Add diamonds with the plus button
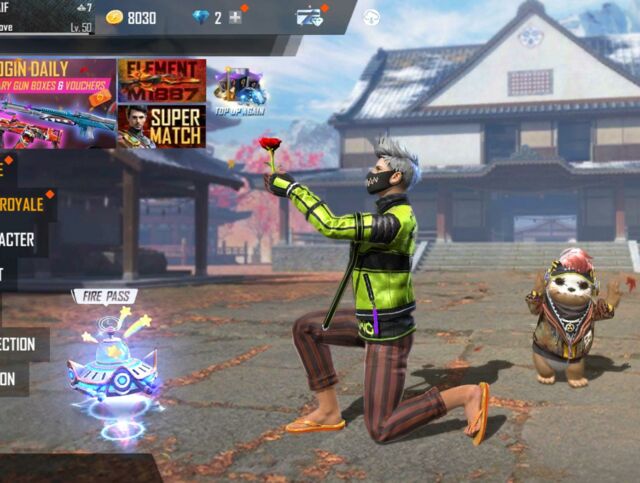Image resolution: width=640 pixels, height=483 pixels. 236,17
